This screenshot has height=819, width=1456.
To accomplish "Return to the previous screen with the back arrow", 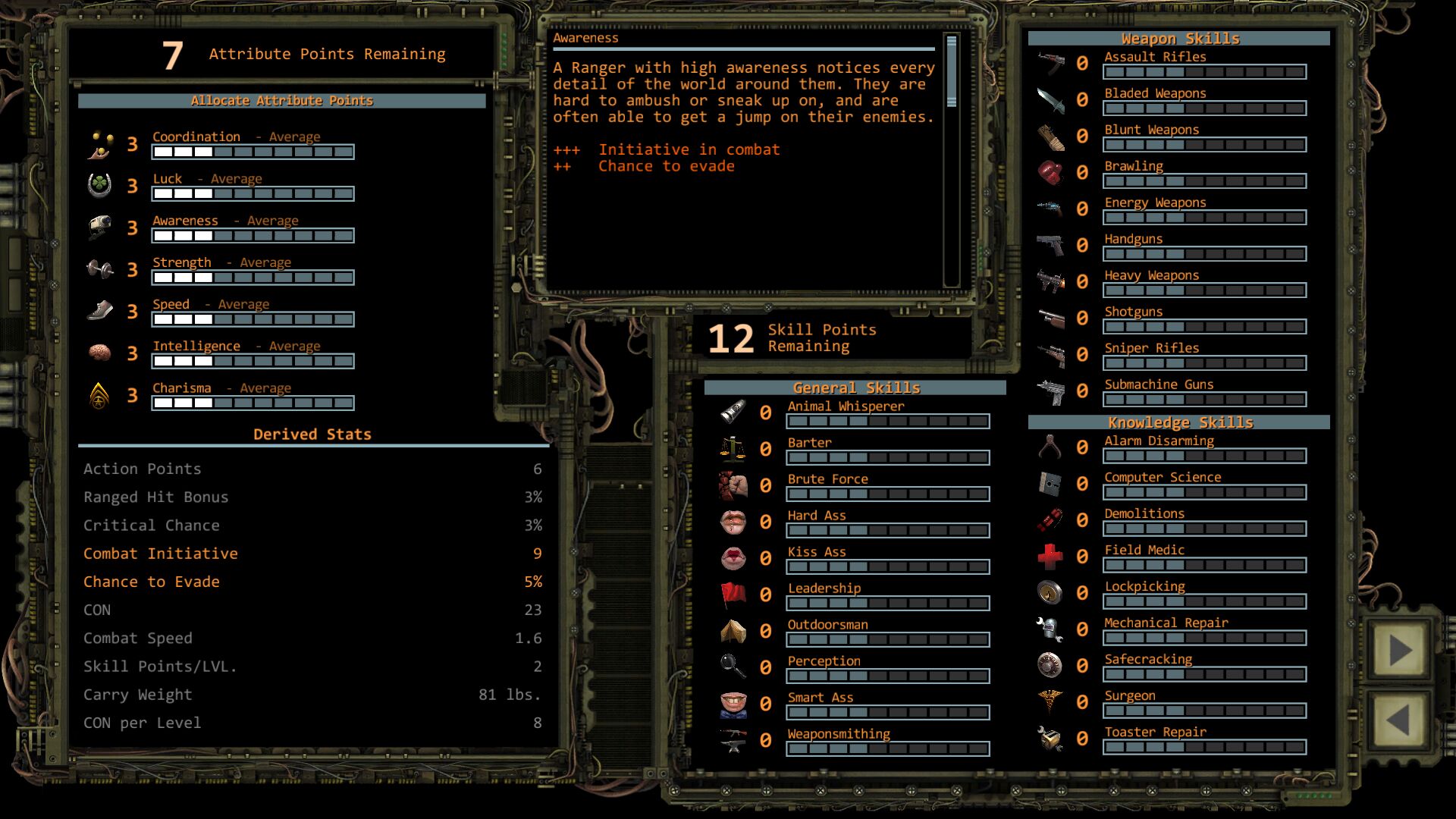I will tap(1399, 720).
